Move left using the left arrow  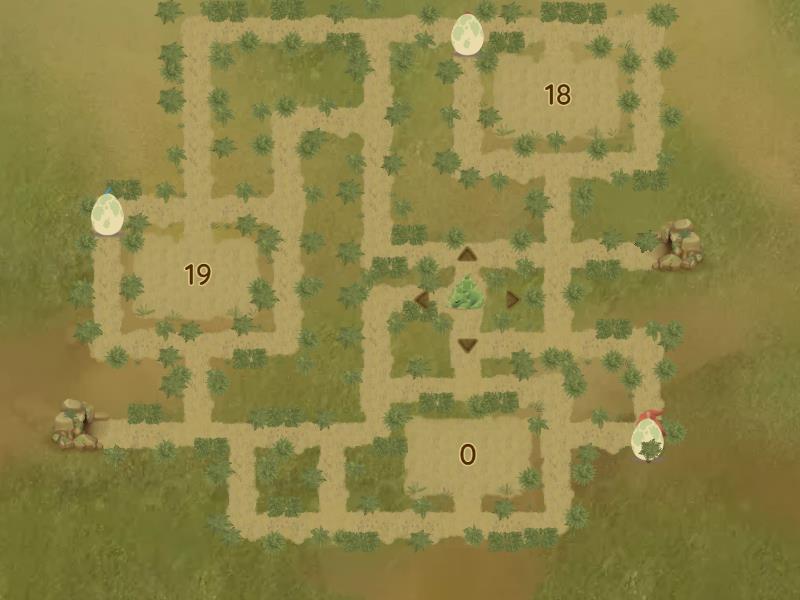pyautogui.click(x=422, y=299)
